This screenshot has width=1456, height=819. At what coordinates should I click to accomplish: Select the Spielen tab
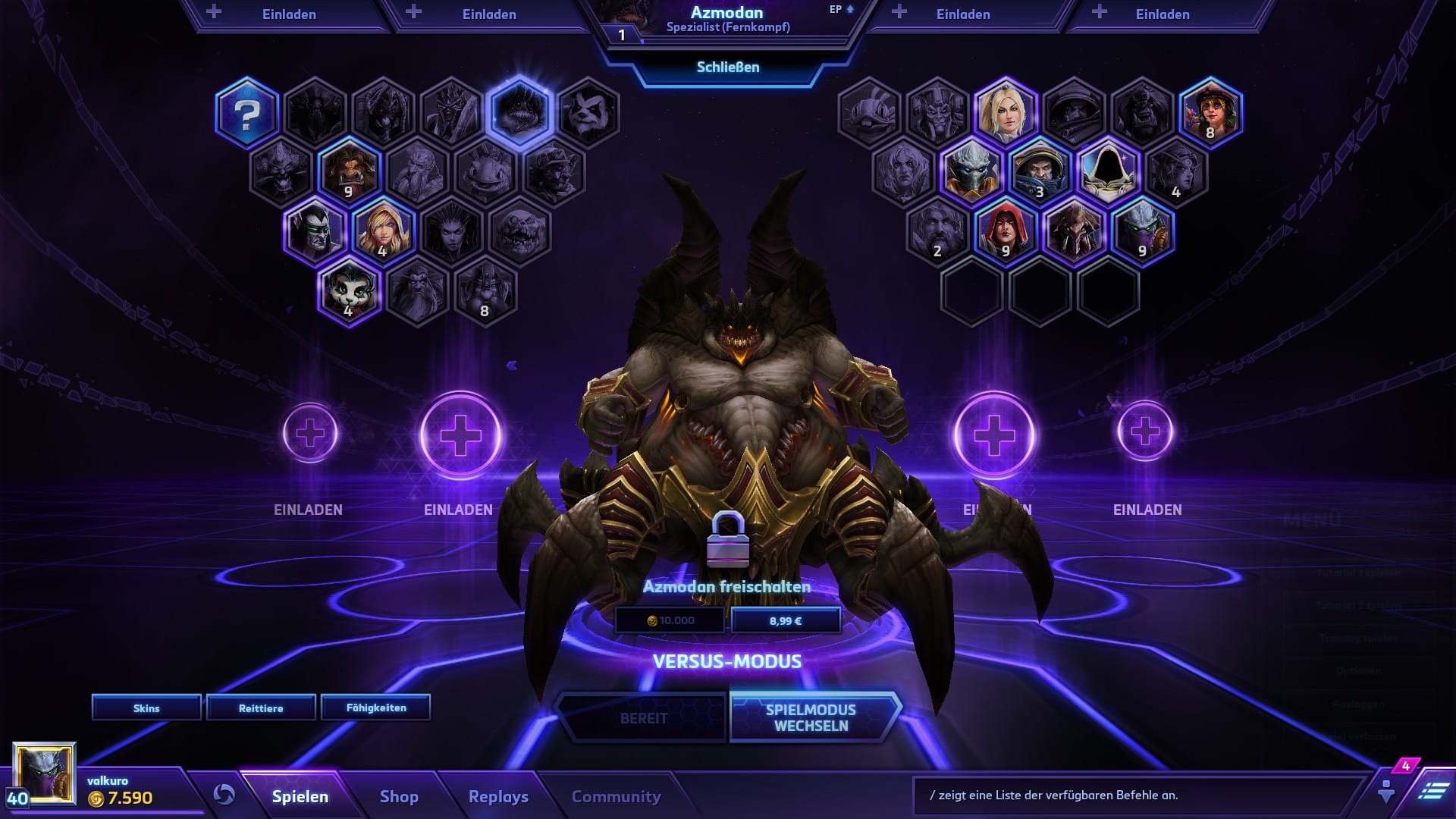pyautogui.click(x=300, y=796)
